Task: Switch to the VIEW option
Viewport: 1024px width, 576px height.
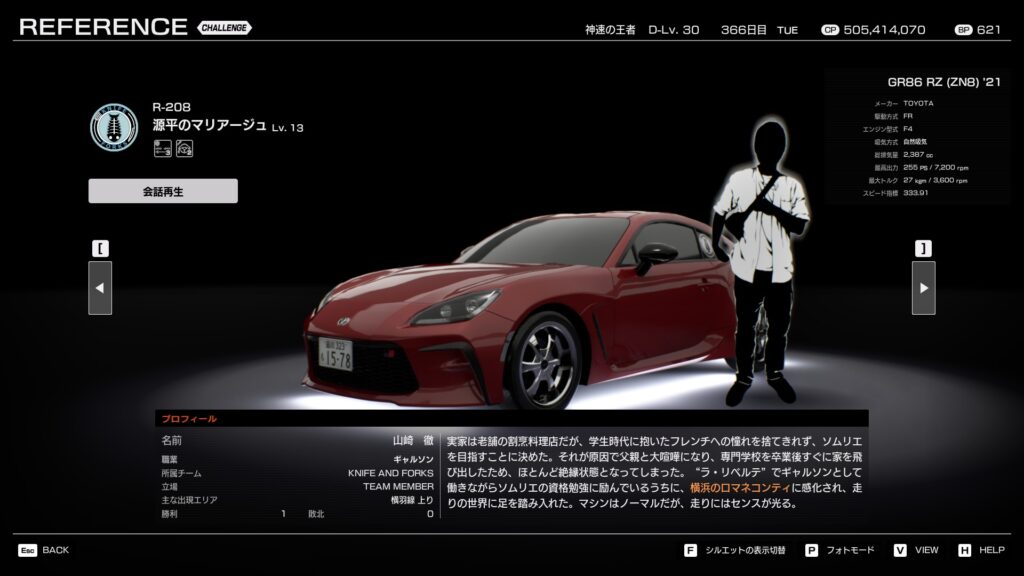Action: (x=917, y=550)
